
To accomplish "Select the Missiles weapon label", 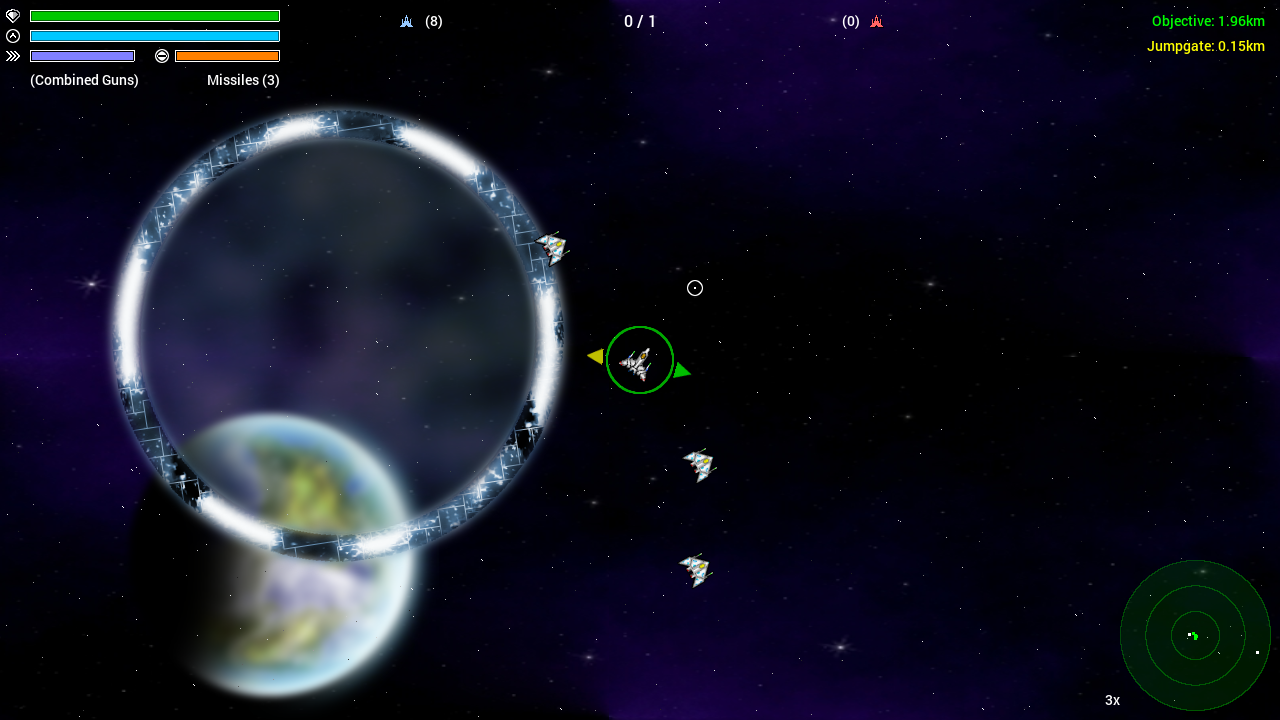I will click(x=243, y=80).
